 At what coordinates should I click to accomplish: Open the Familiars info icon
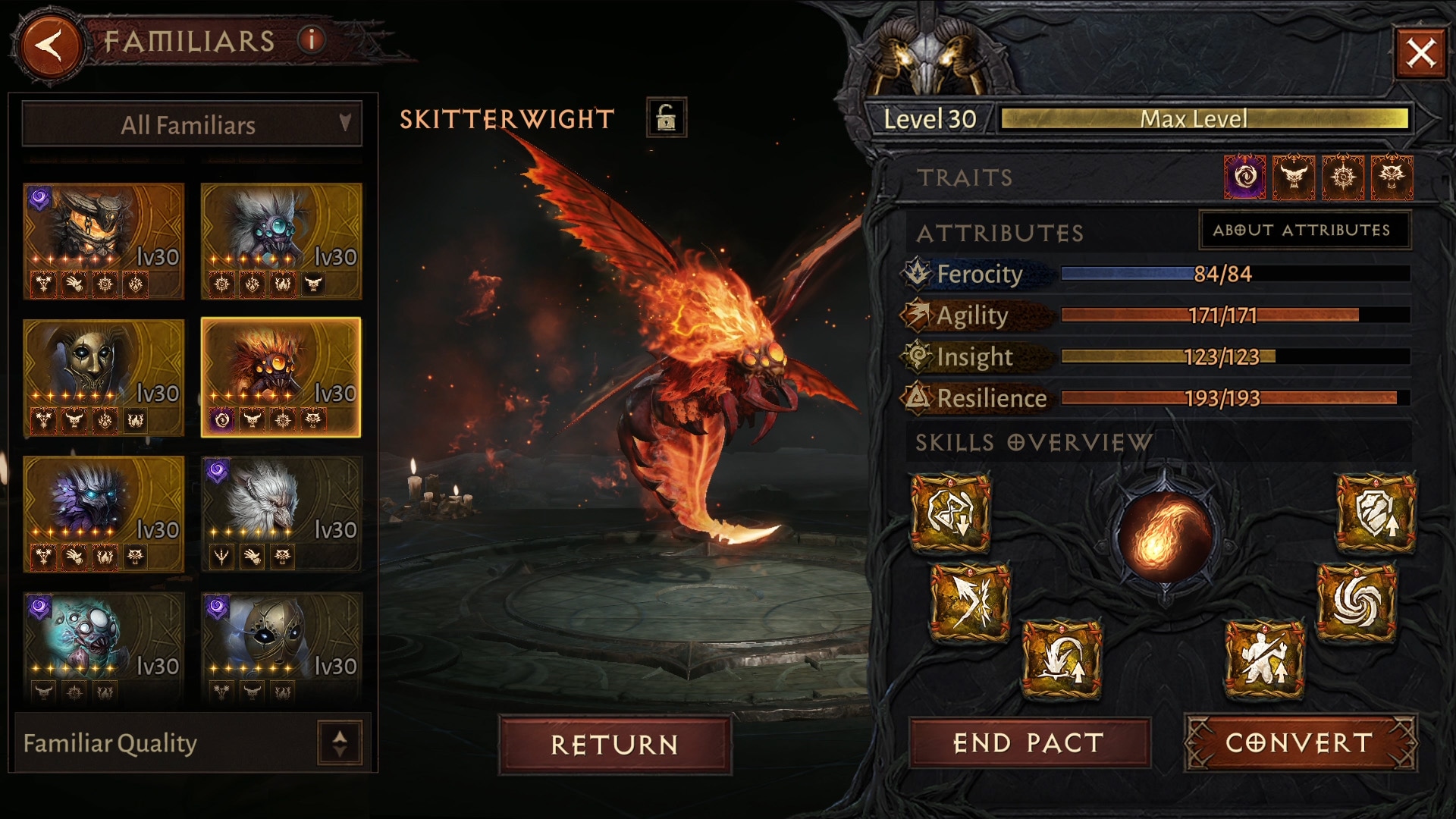click(311, 39)
